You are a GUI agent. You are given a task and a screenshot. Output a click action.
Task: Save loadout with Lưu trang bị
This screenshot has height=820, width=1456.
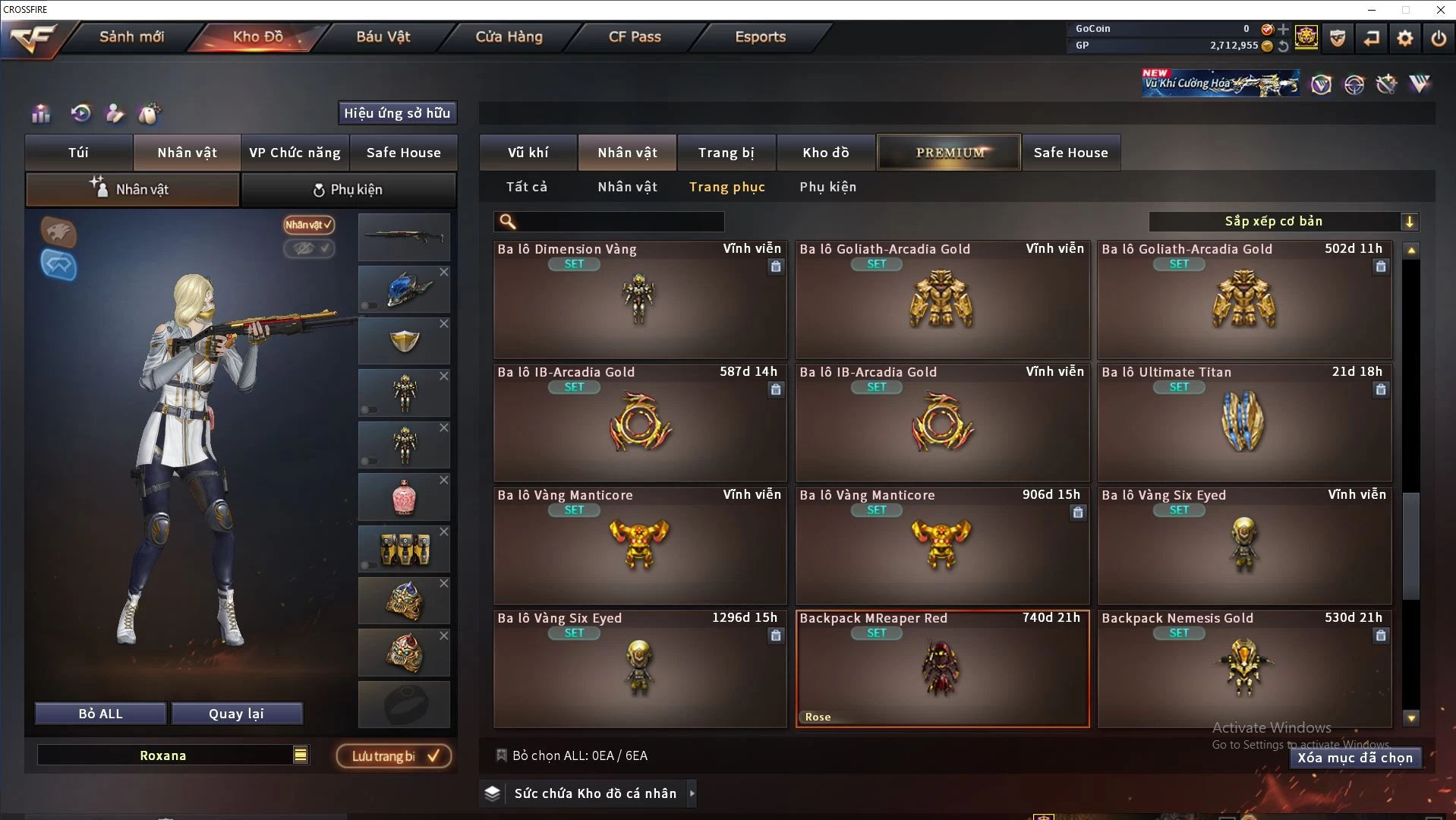point(394,756)
